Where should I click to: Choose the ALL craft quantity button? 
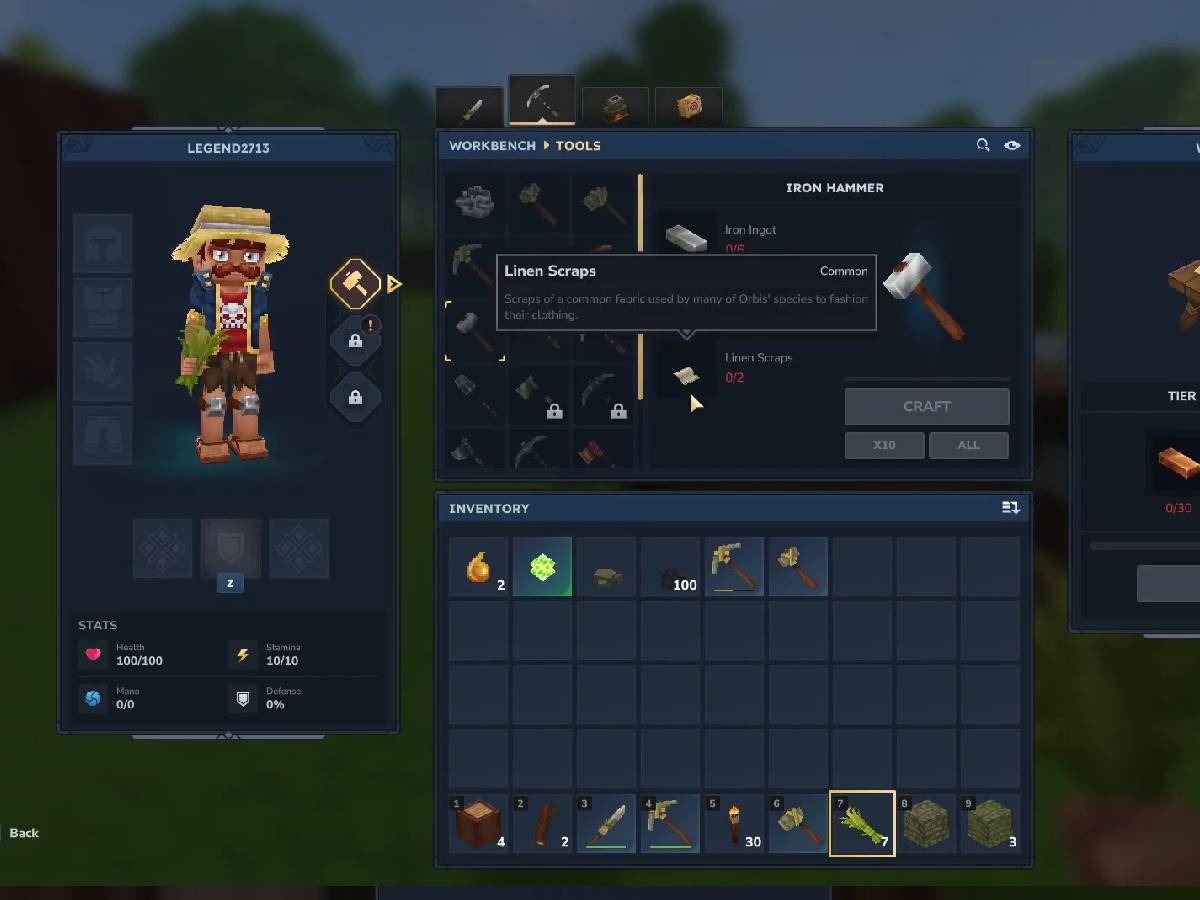pos(968,445)
